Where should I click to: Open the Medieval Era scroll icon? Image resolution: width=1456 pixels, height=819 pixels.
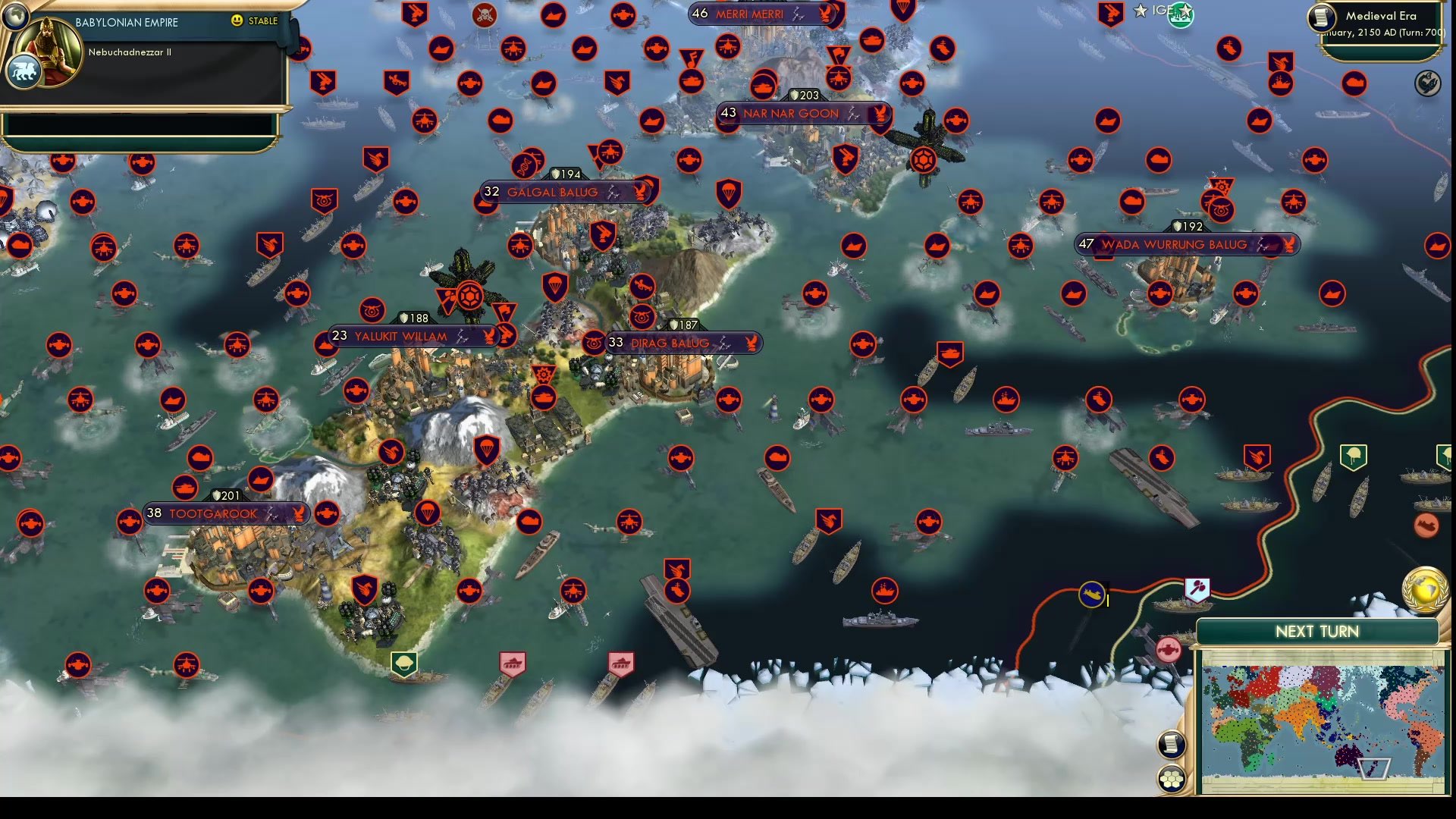pos(1323,18)
